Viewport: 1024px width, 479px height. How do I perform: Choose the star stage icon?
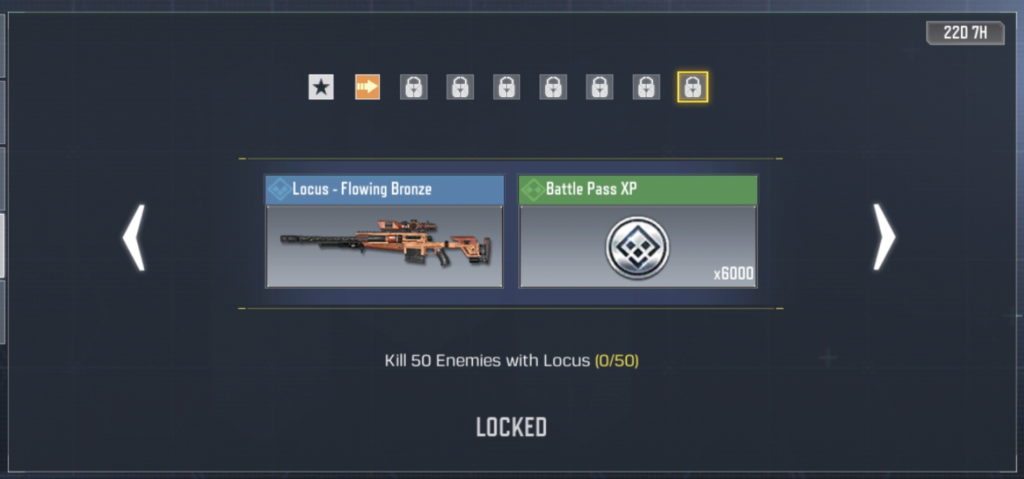(321, 88)
